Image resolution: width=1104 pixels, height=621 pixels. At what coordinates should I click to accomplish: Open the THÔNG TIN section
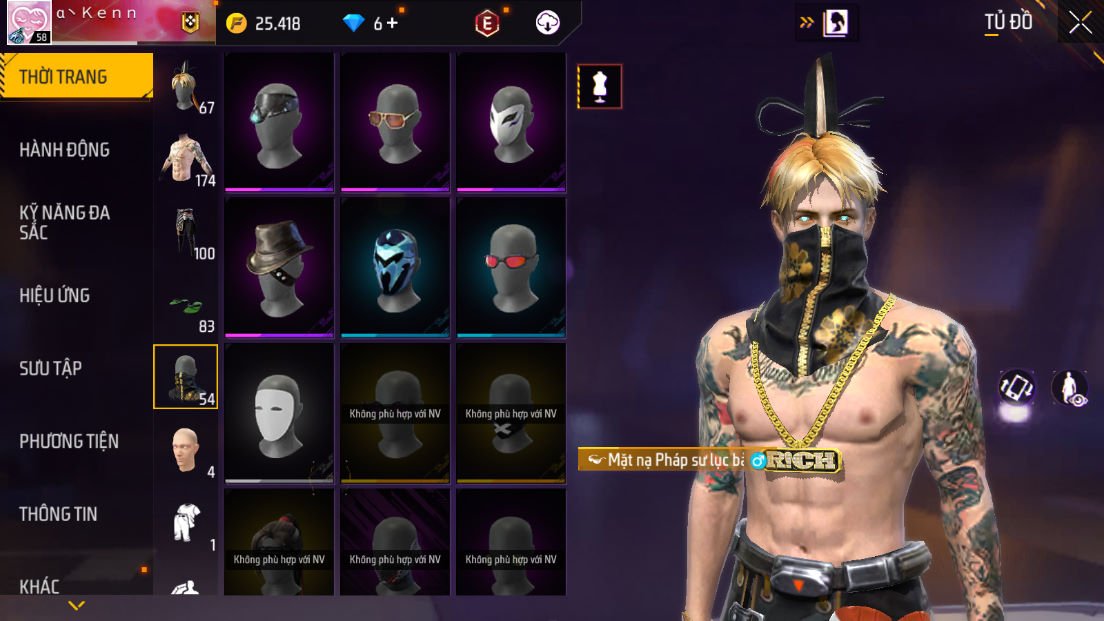[58, 514]
